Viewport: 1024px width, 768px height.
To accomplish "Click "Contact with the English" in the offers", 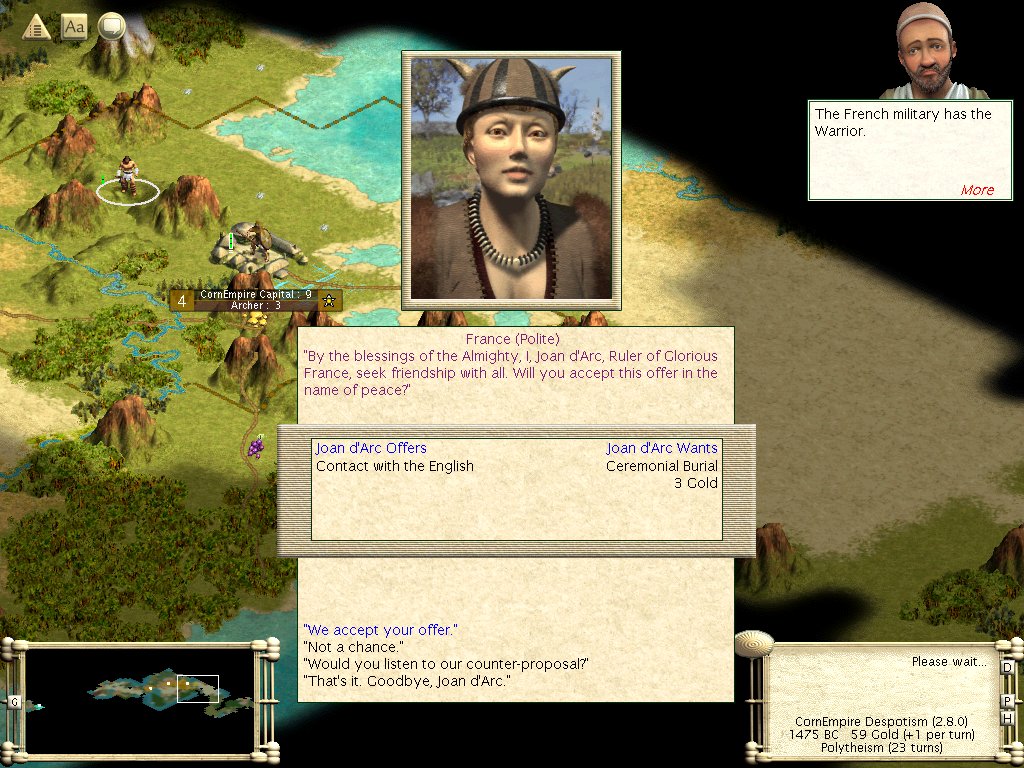I will [395, 466].
